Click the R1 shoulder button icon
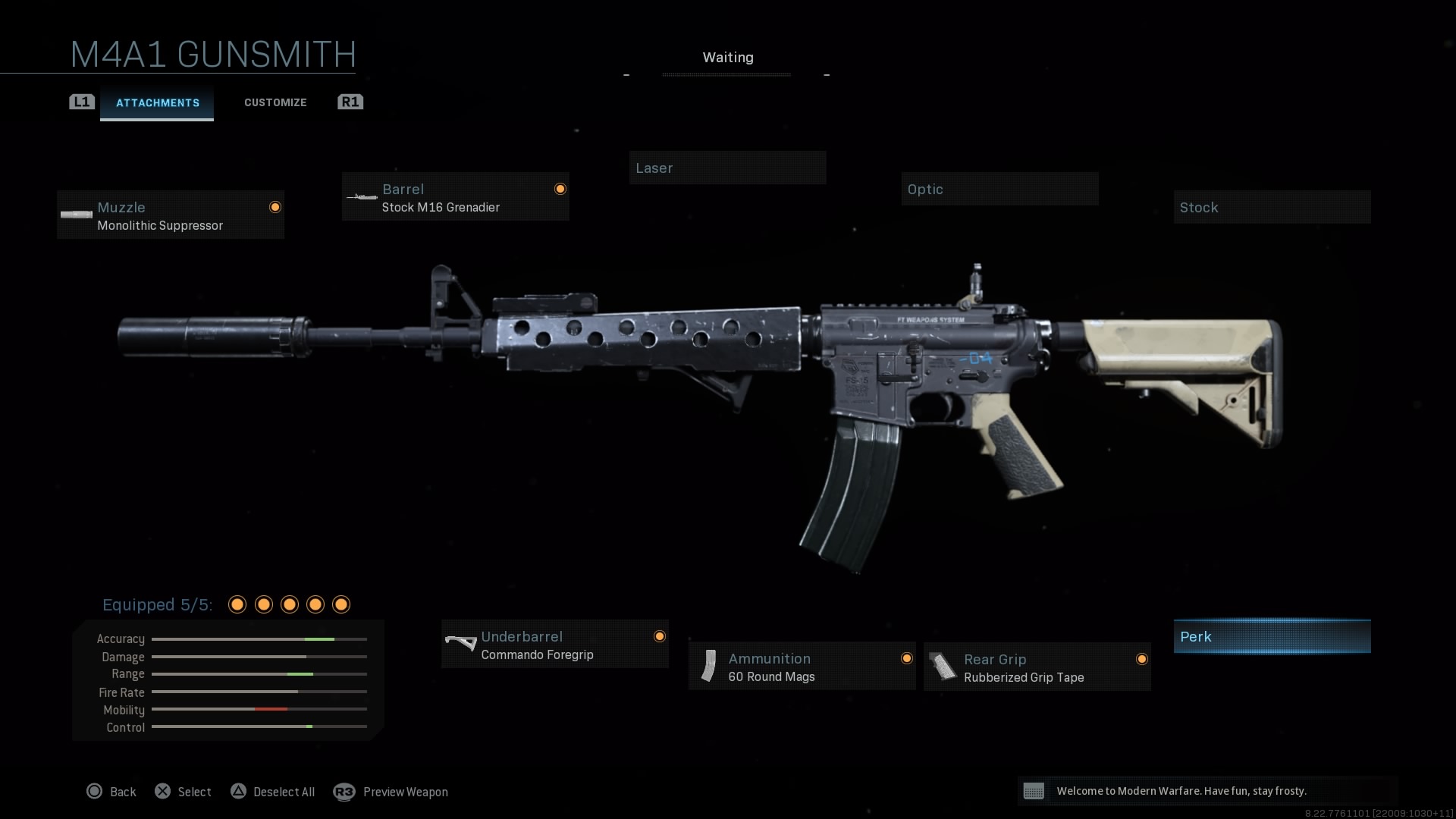This screenshot has height=819, width=1456. click(x=350, y=102)
